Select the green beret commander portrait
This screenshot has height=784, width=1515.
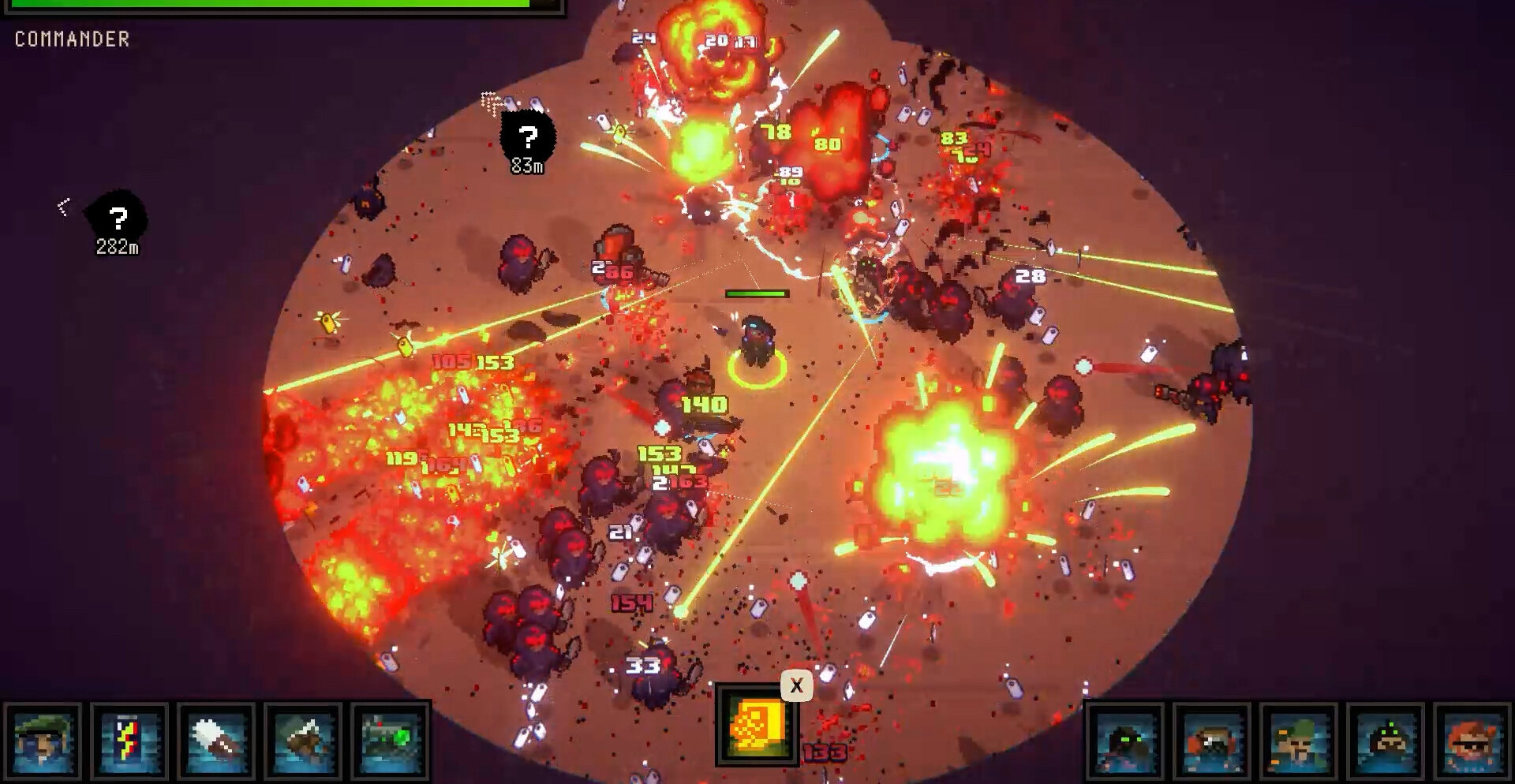(x=43, y=741)
